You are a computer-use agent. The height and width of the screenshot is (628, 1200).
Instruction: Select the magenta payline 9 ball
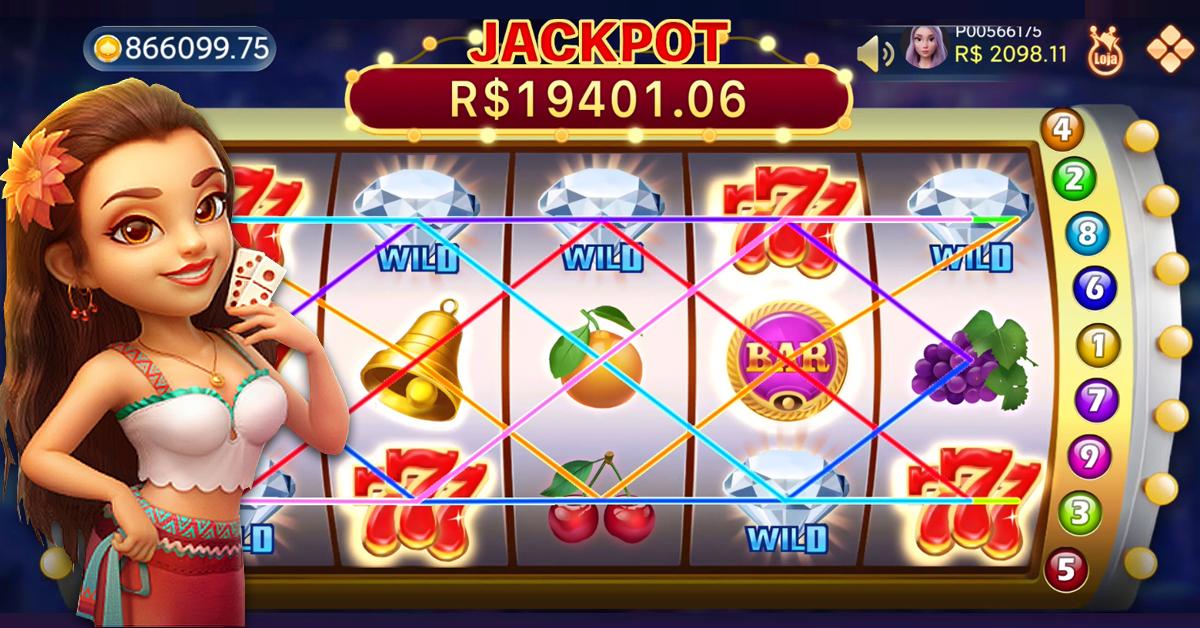(1090, 457)
